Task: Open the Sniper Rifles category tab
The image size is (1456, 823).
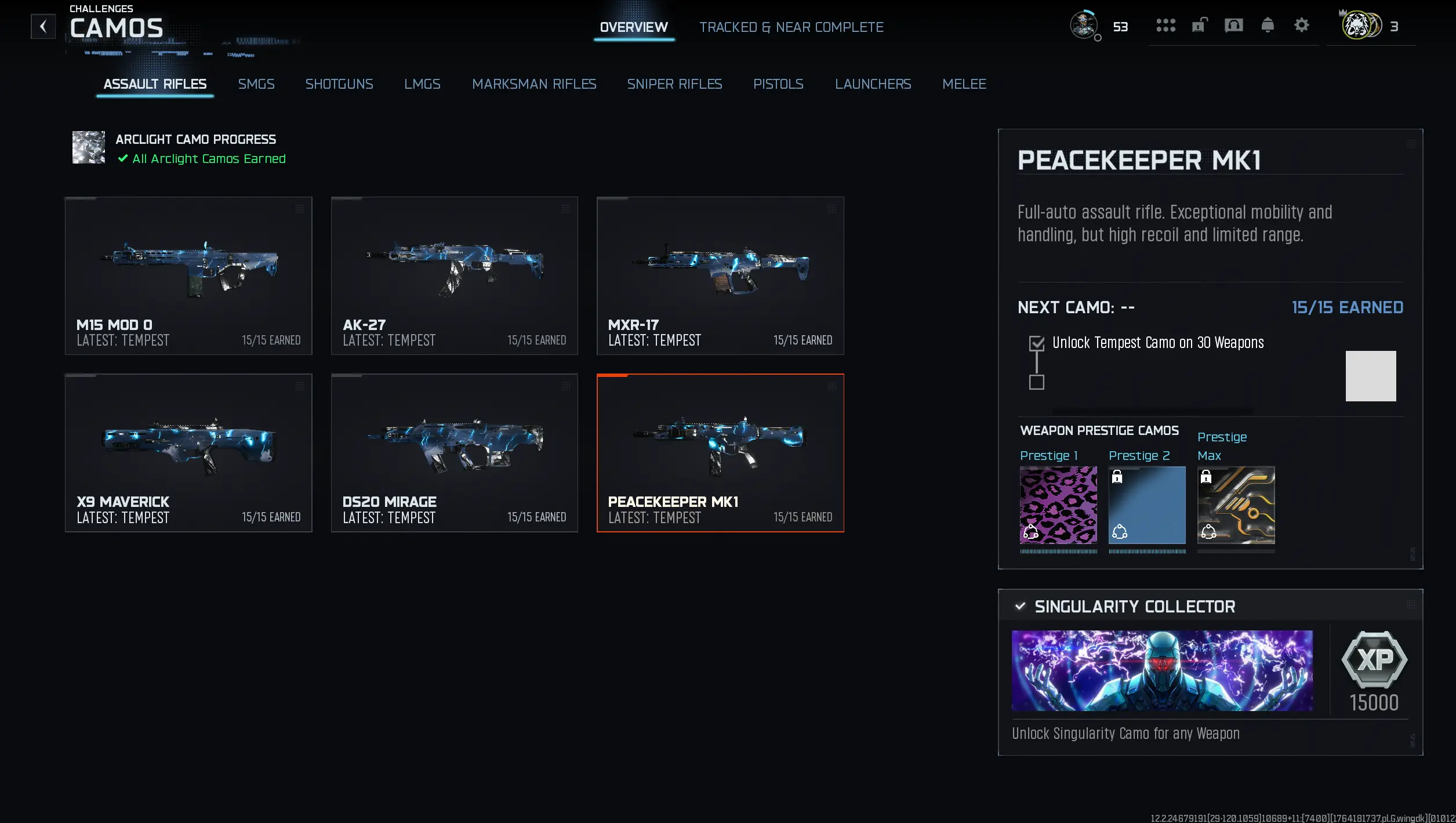Action: click(674, 84)
